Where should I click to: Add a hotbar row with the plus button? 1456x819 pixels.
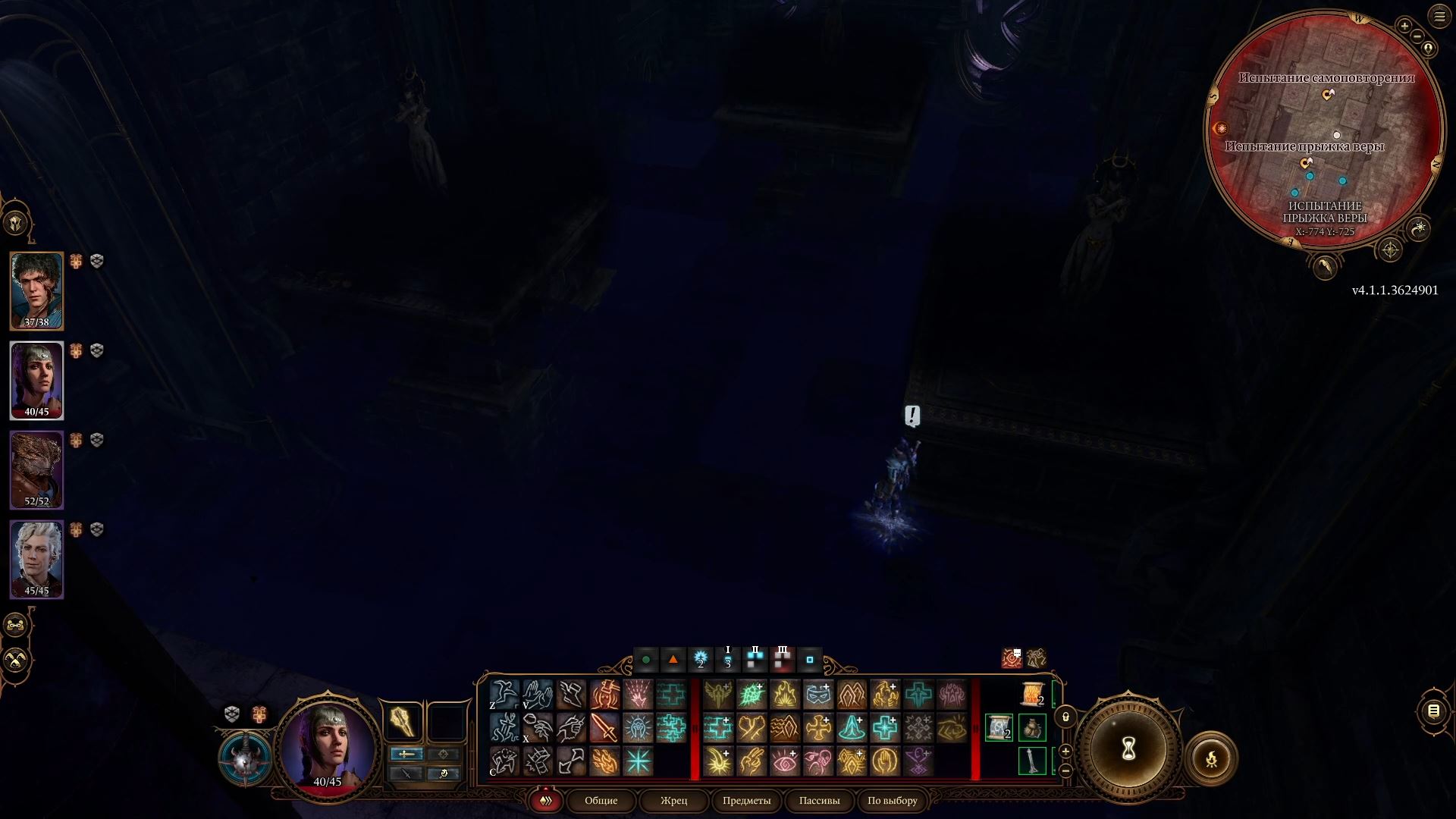[x=1065, y=752]
